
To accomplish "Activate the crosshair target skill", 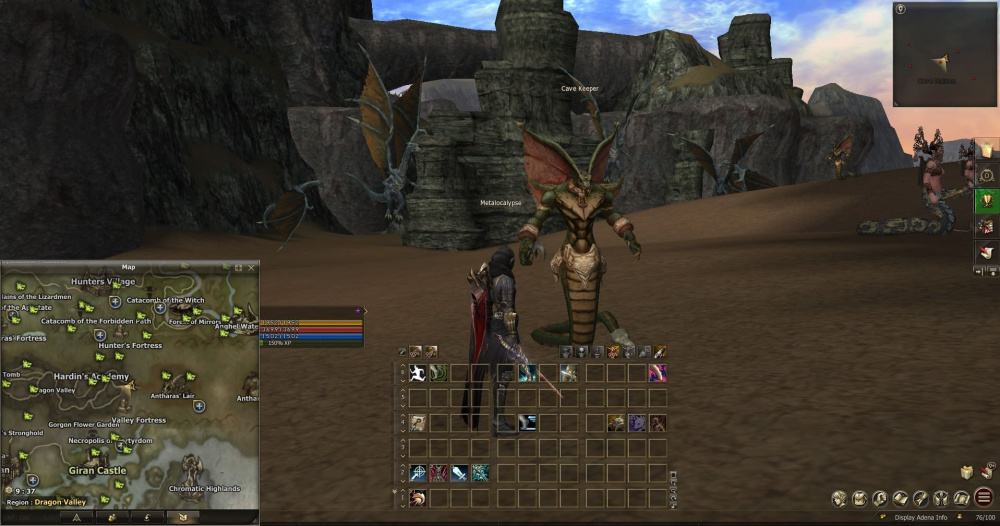I will click(x=417, y=473).
